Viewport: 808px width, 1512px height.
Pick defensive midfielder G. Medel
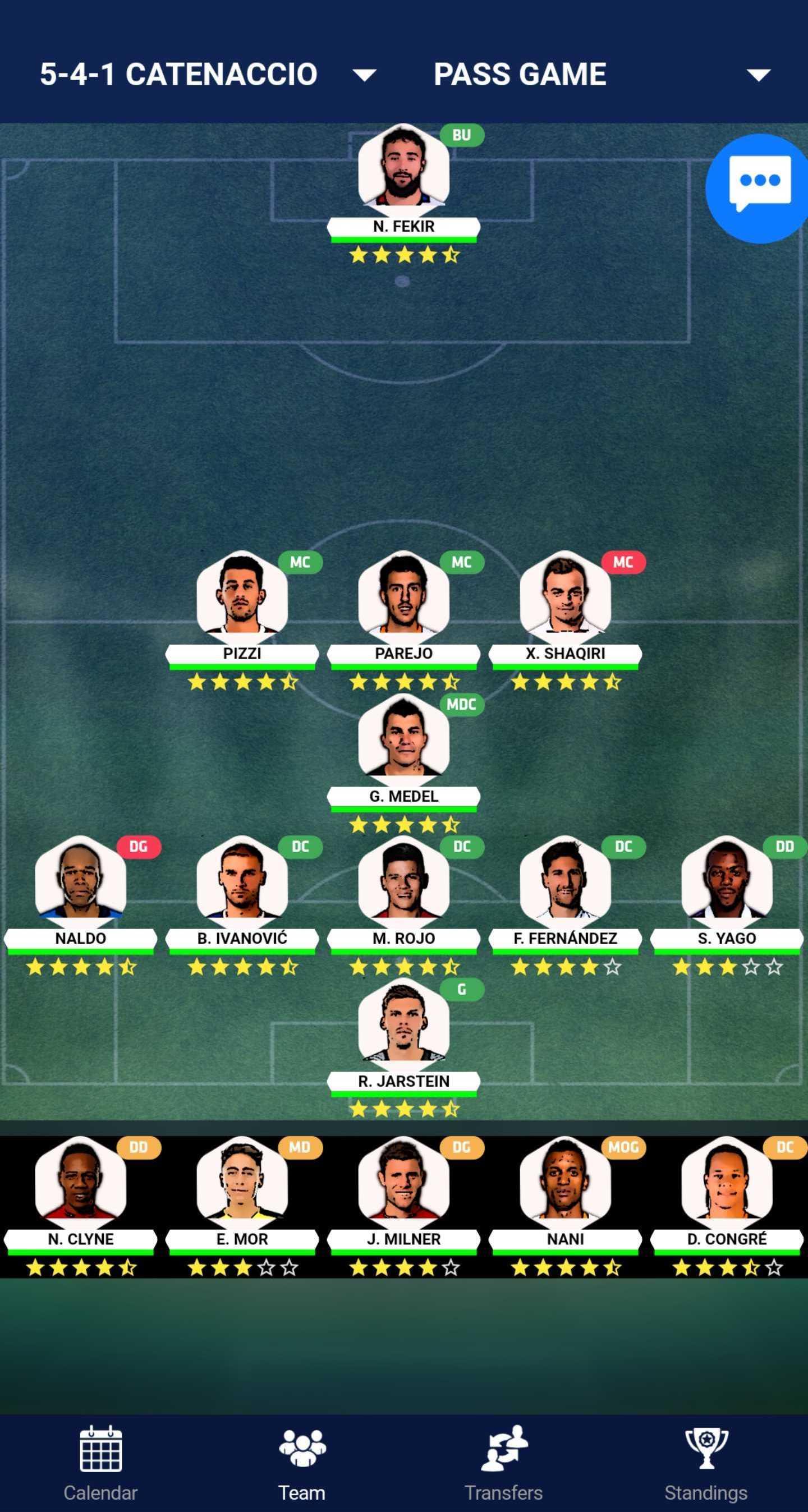[x=403, y=739]
